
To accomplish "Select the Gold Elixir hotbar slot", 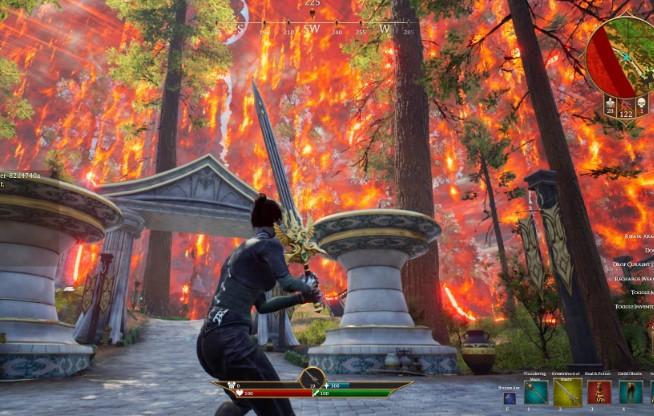I will pos(630,392).
